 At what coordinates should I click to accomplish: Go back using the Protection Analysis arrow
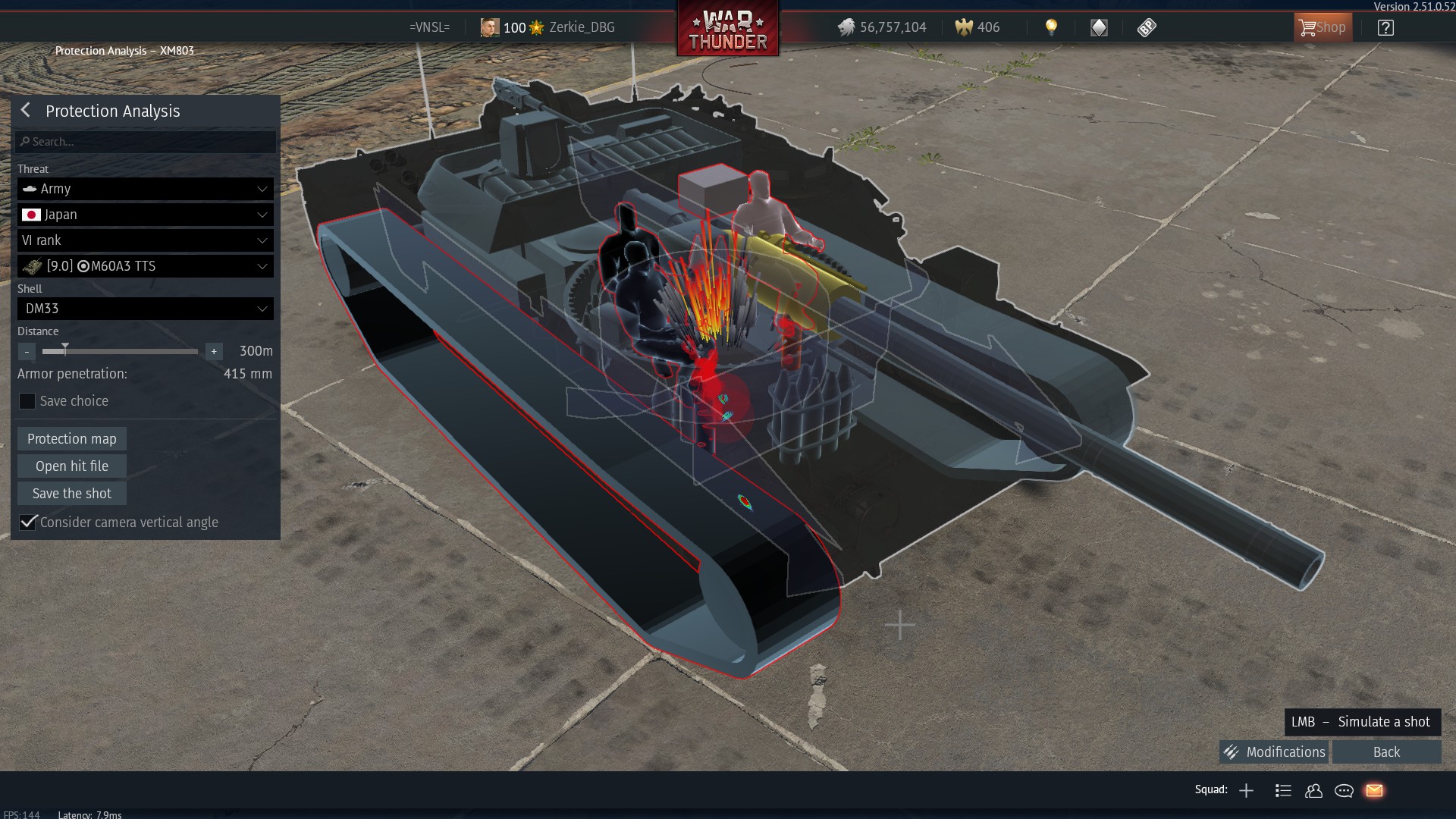(26, 111)
